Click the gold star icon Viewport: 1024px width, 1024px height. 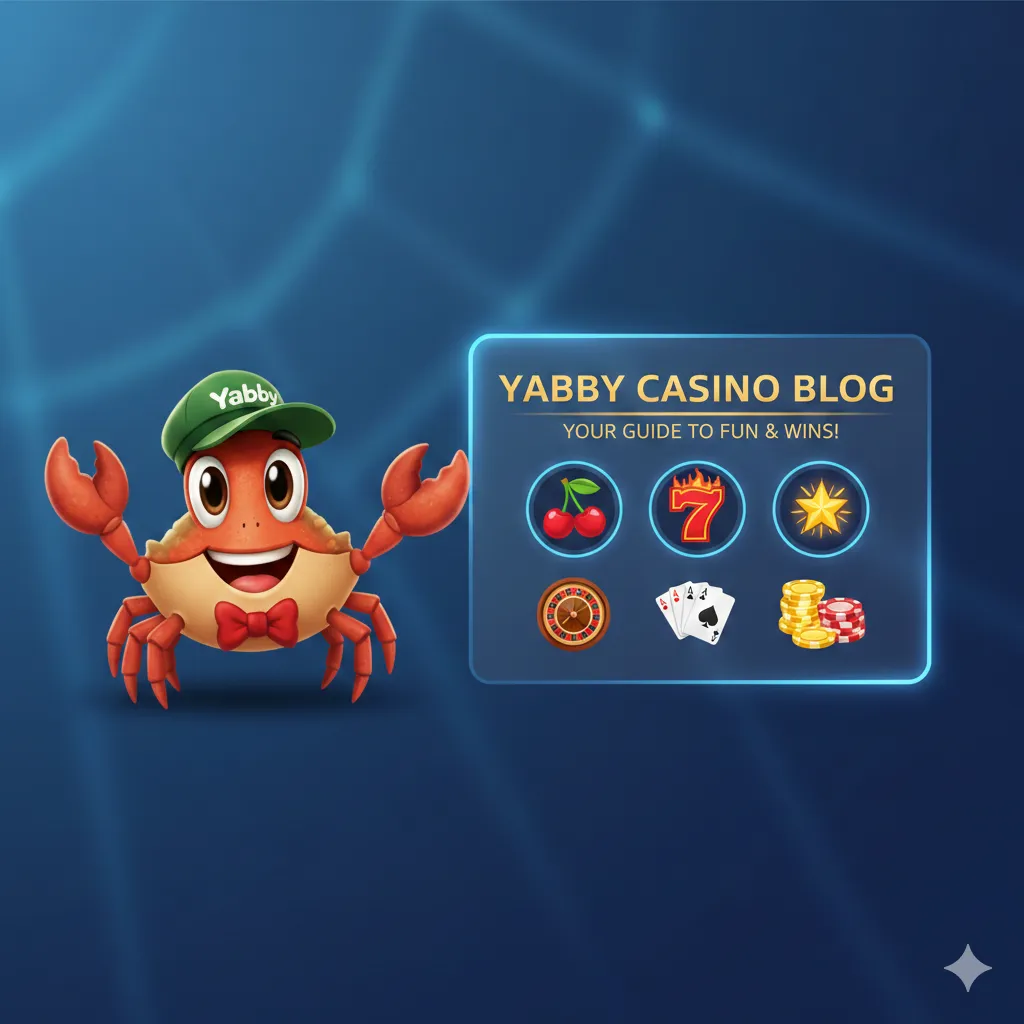coord(820,510)
